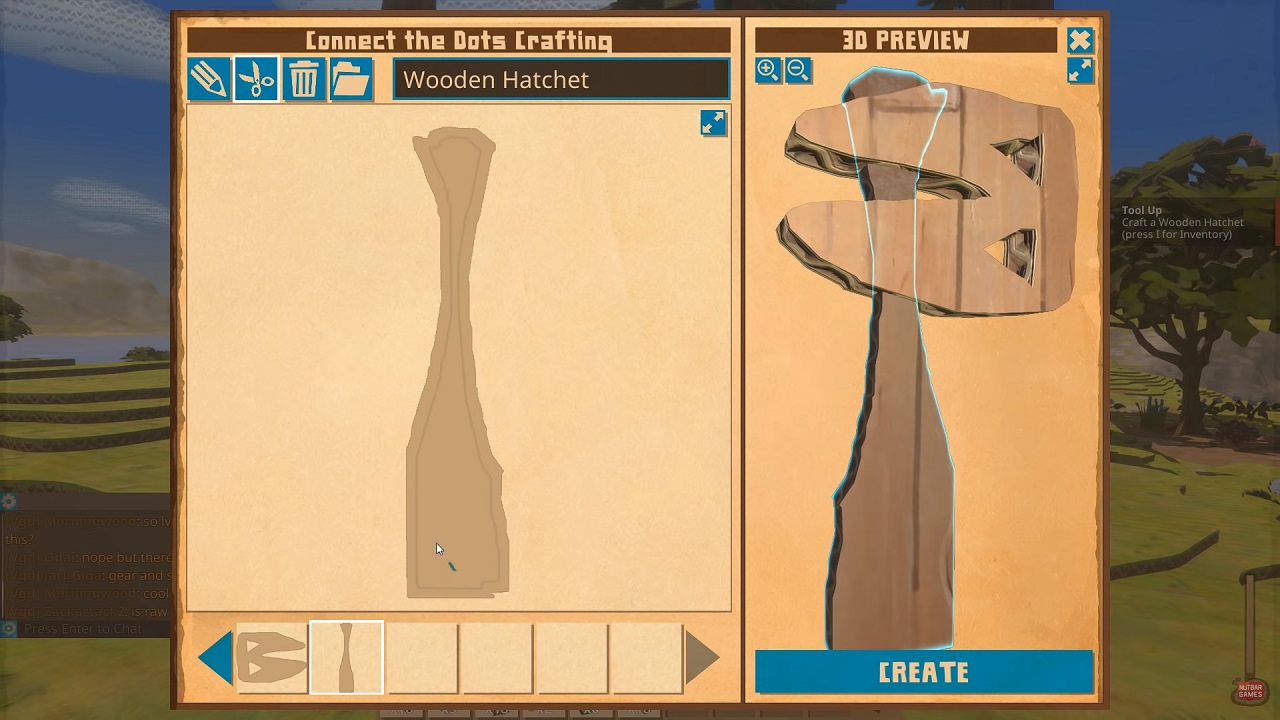Activate the scissors cut tool
The width and height of the screenshot is (1280, 720).
256,79
